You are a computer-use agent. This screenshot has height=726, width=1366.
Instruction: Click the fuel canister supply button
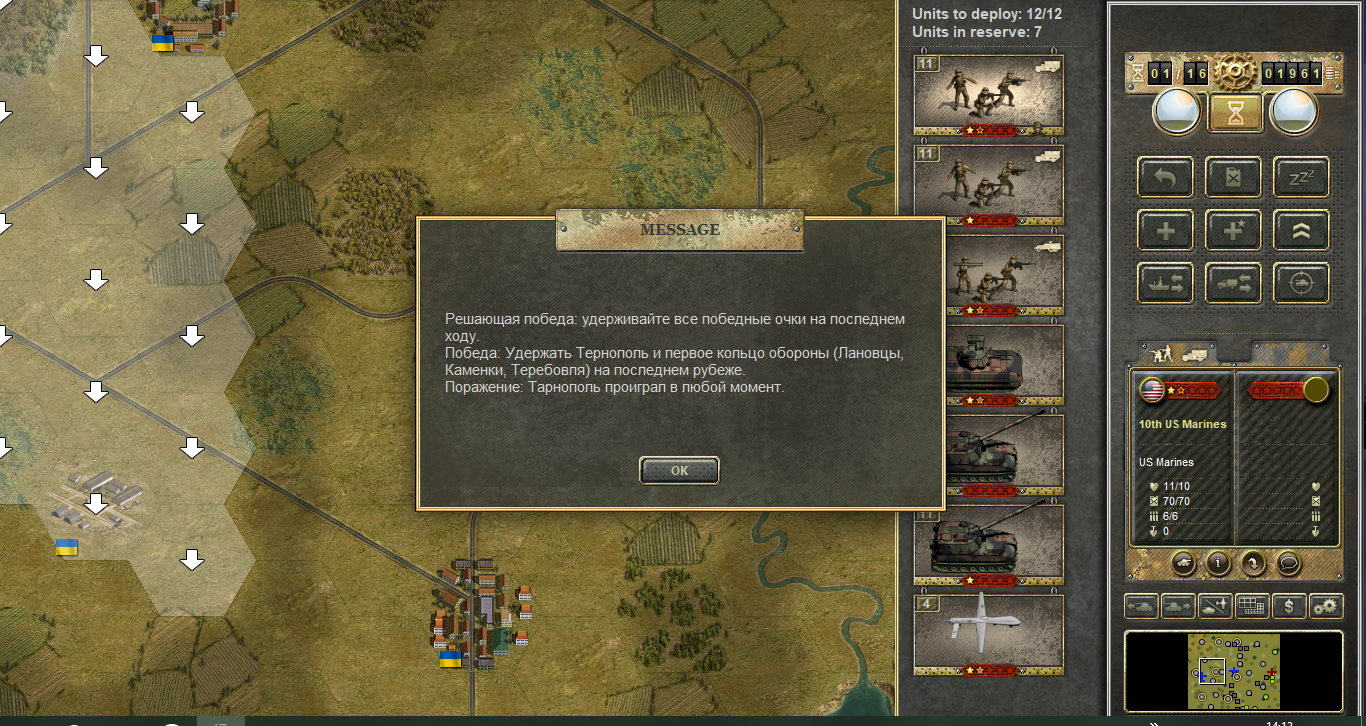[x=1233, y=177]
